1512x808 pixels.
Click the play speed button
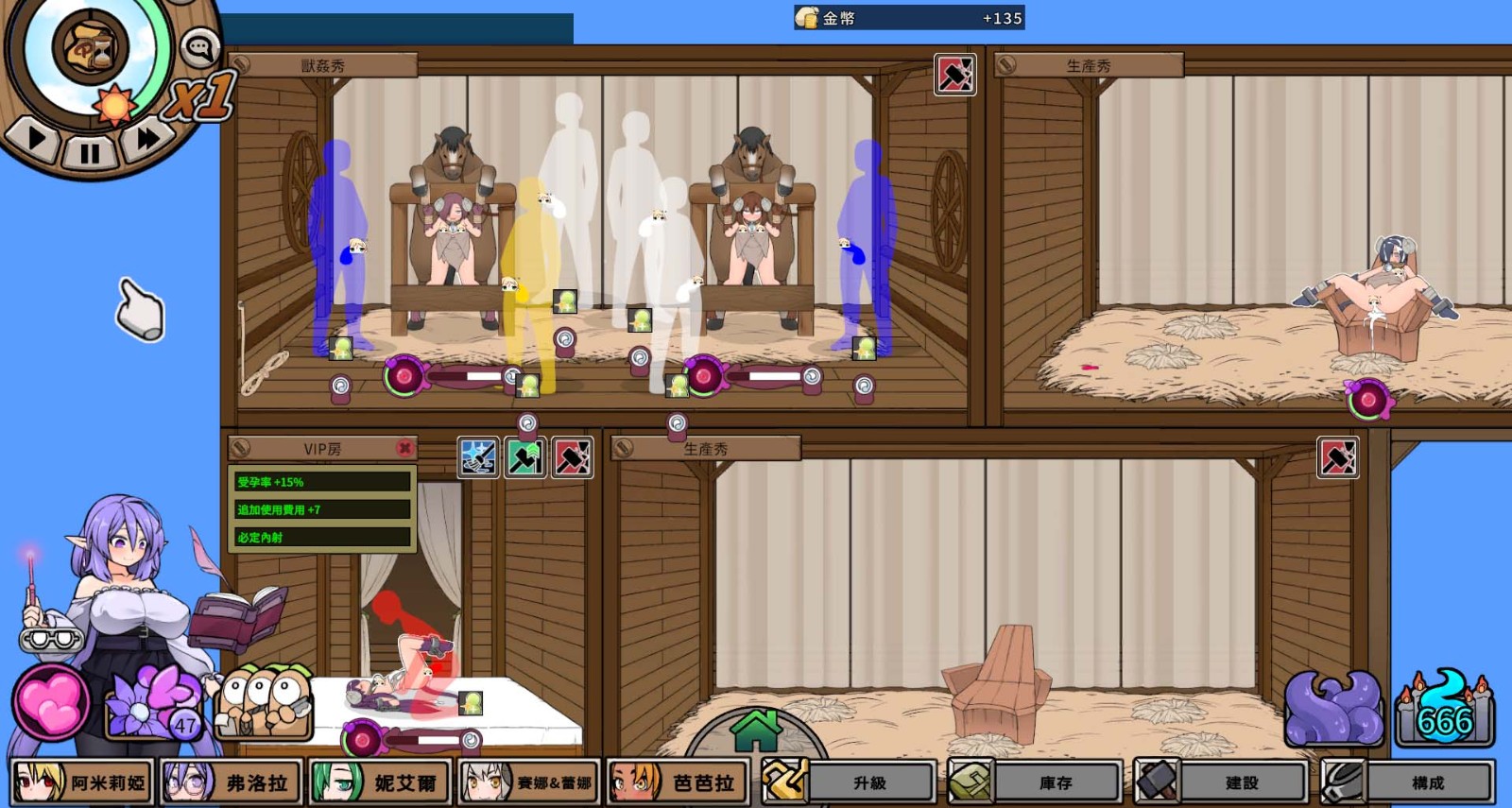36,138
